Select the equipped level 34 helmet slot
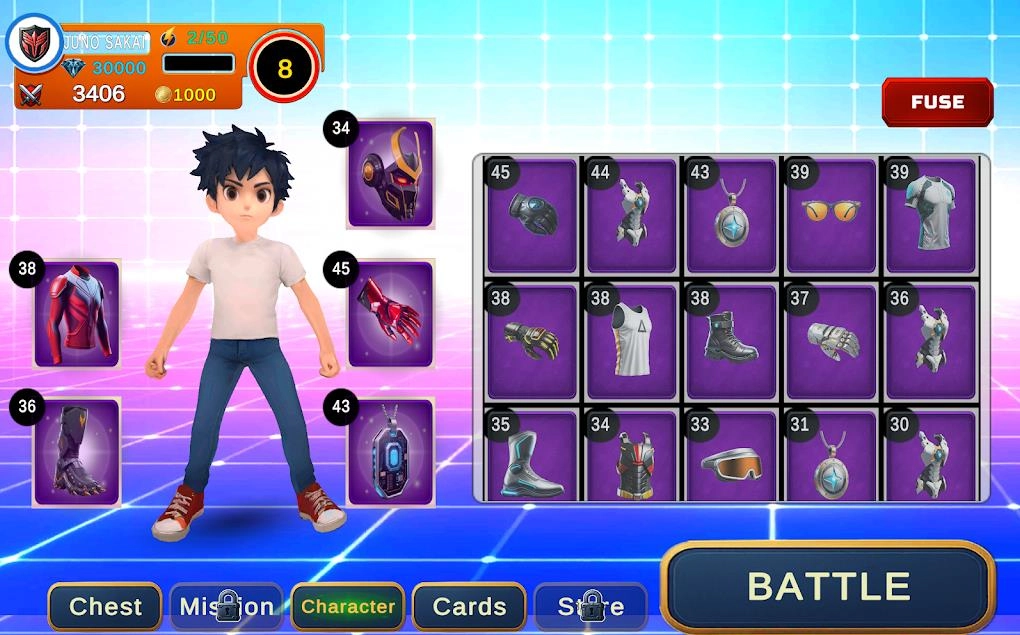The width and height of the screenshot is (1020, 635). point(390,174)
